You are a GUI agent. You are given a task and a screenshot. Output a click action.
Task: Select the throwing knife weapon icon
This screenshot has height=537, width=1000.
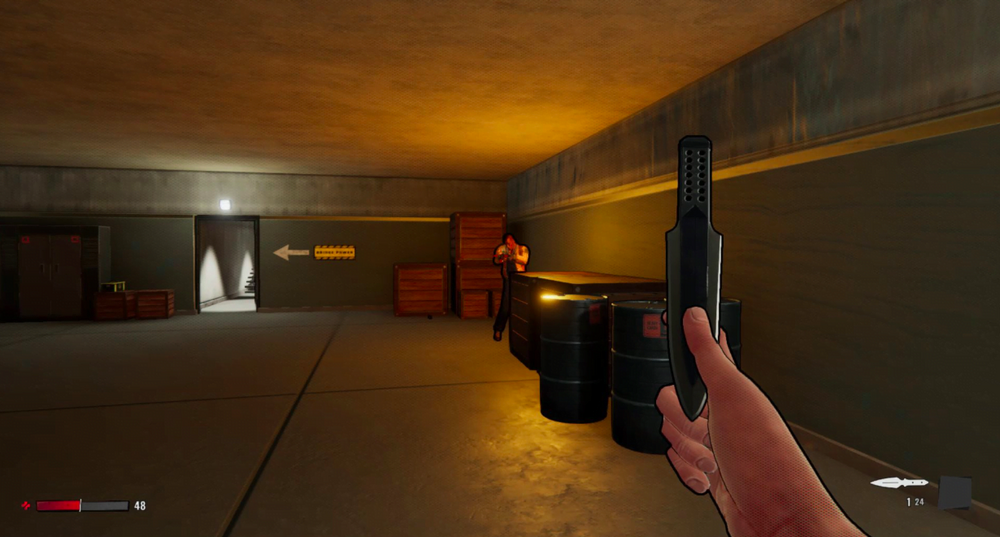tap(899, 483)
